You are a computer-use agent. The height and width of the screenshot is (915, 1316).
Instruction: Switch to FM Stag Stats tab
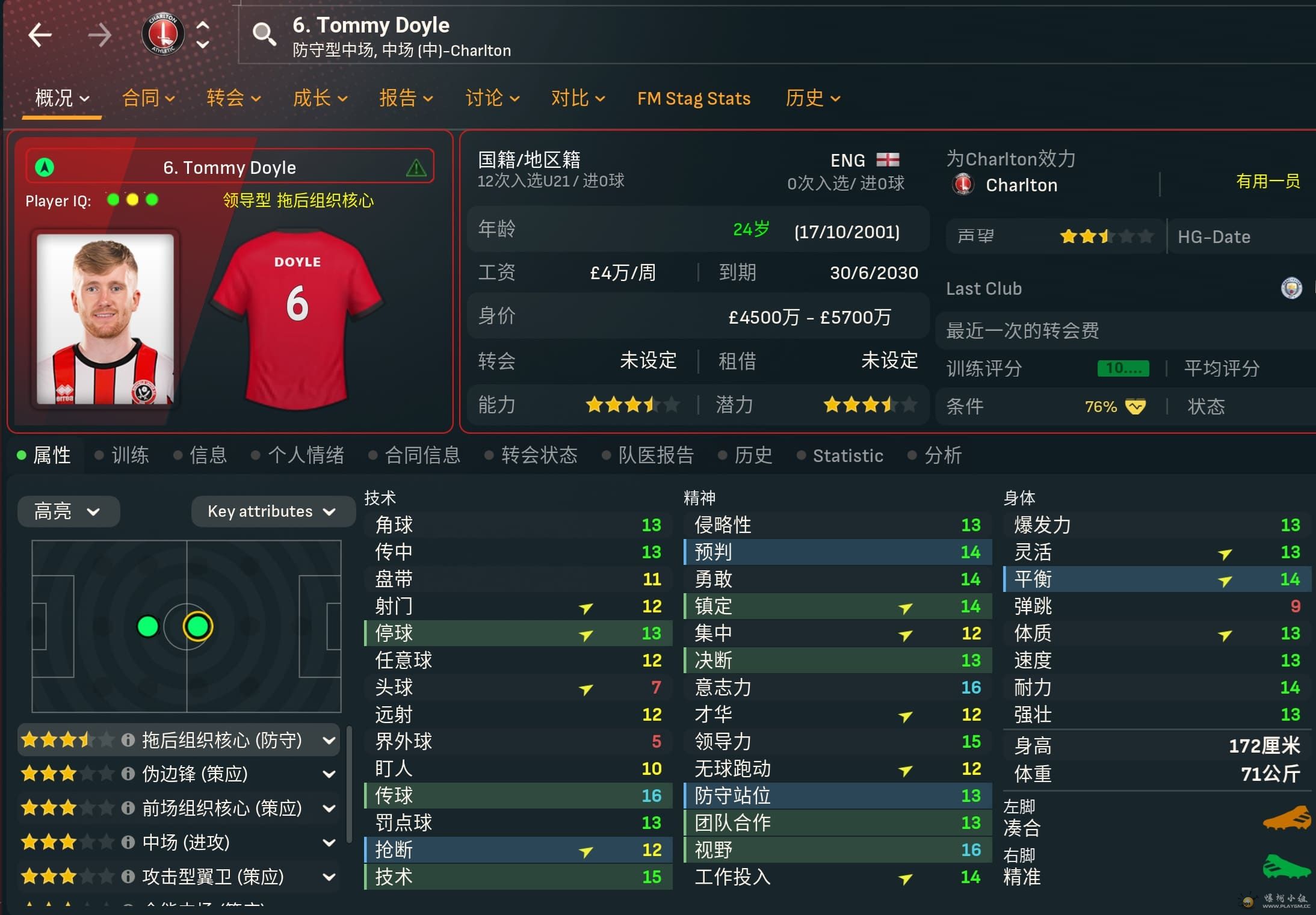[x=694, y=98]
